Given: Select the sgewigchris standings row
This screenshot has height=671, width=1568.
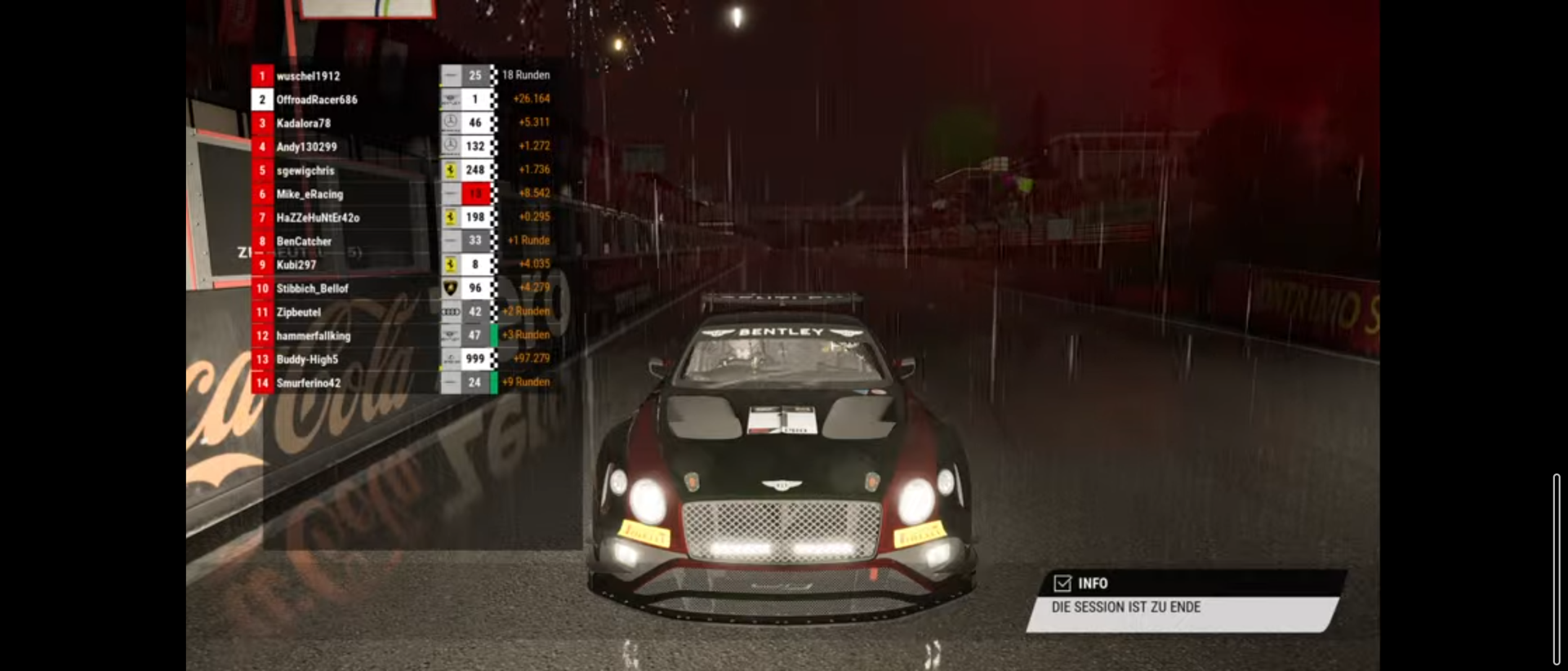Looking at the screenshot, I should point(305,171).
